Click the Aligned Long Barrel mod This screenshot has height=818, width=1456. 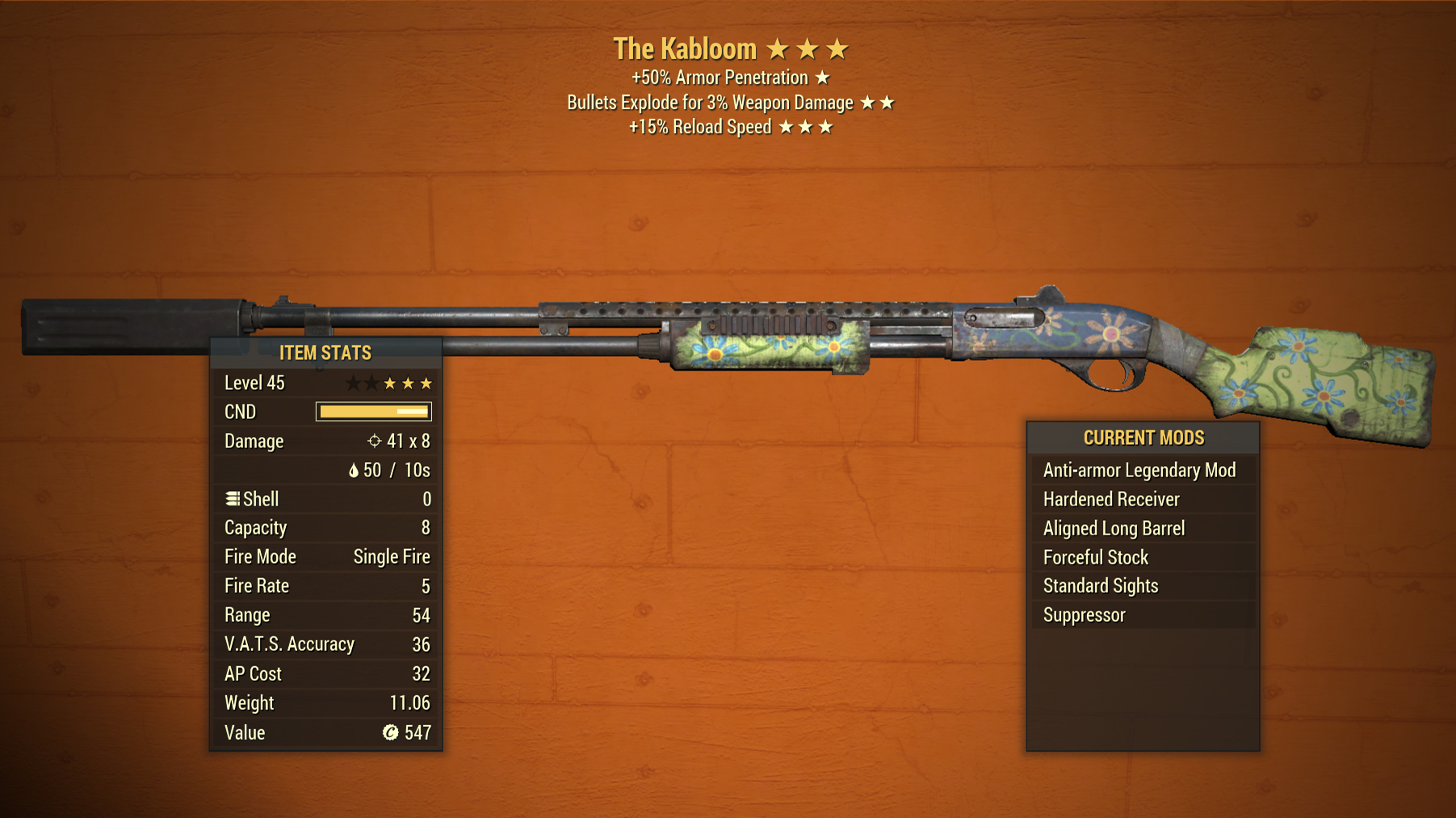pos(1114,528)
